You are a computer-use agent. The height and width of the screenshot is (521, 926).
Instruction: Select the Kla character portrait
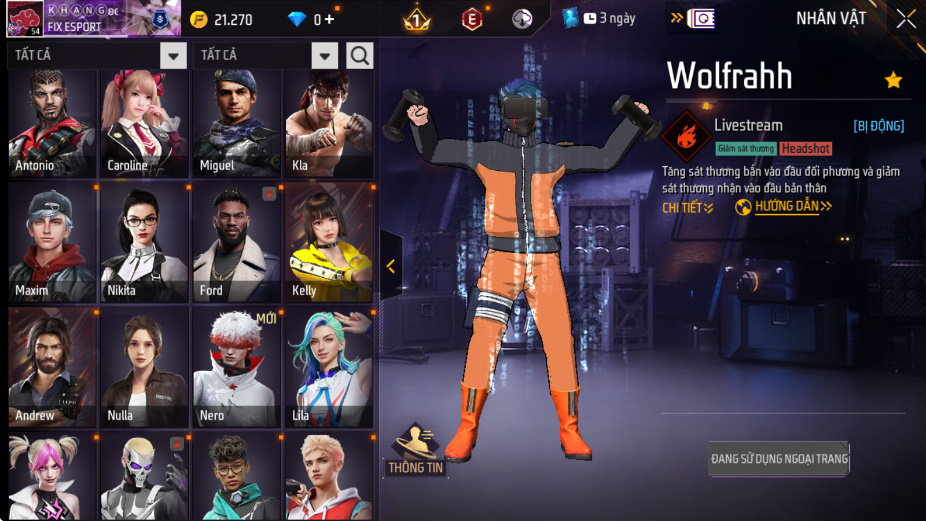coord(329,124)
